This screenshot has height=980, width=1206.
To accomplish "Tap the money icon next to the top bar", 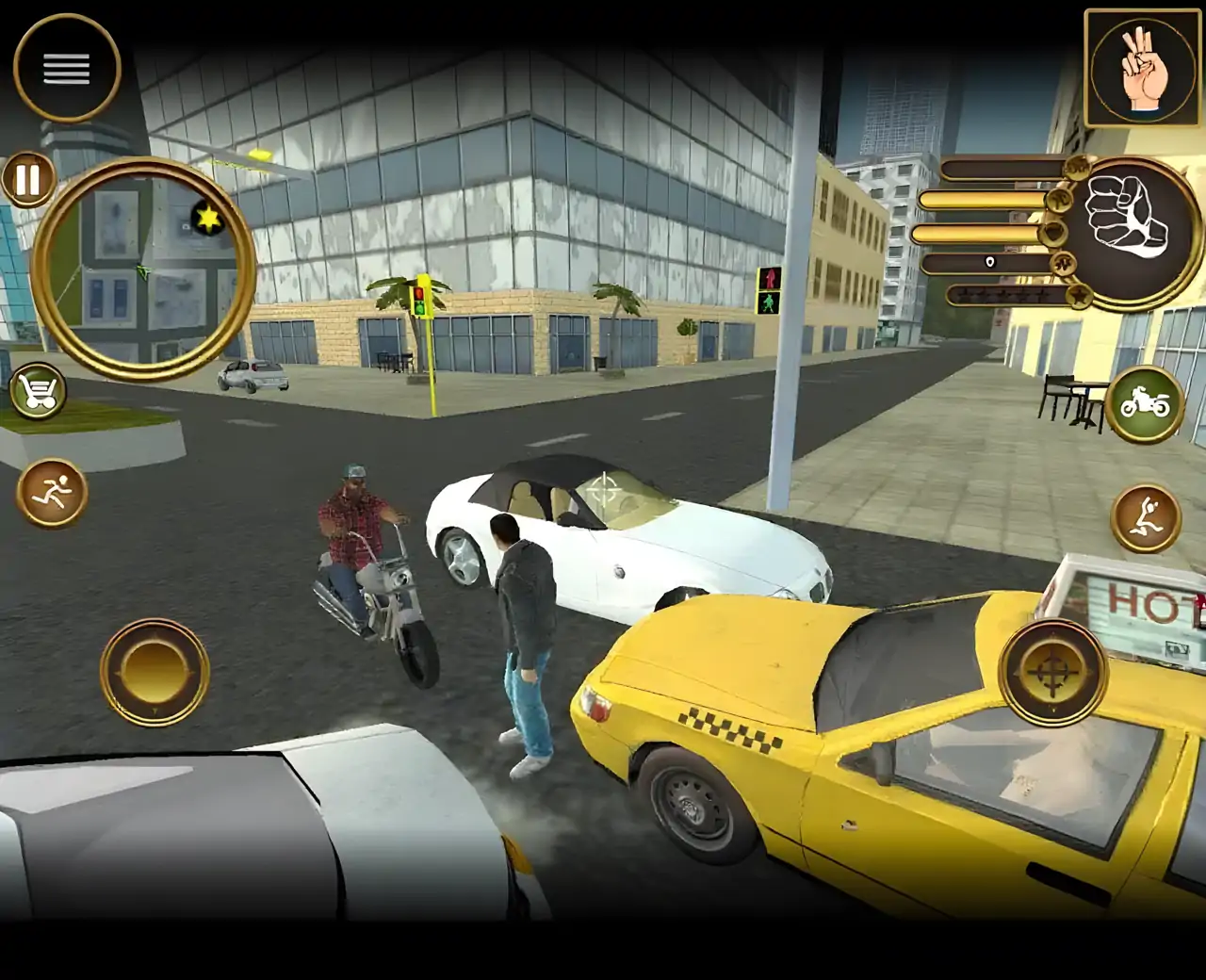I will click(x=1077, y=168).
